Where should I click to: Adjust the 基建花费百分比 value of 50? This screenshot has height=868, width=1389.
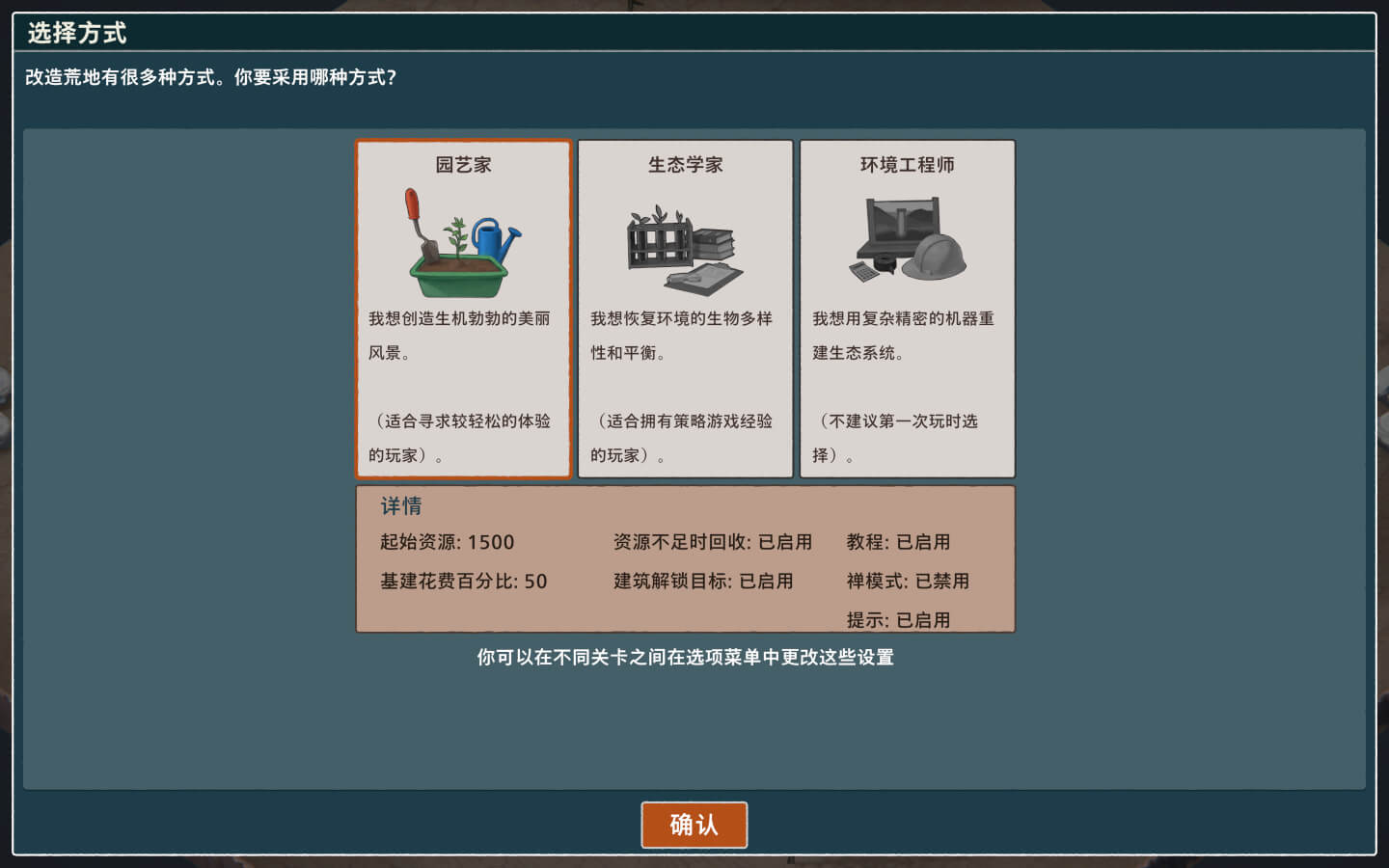coord(463,581)
